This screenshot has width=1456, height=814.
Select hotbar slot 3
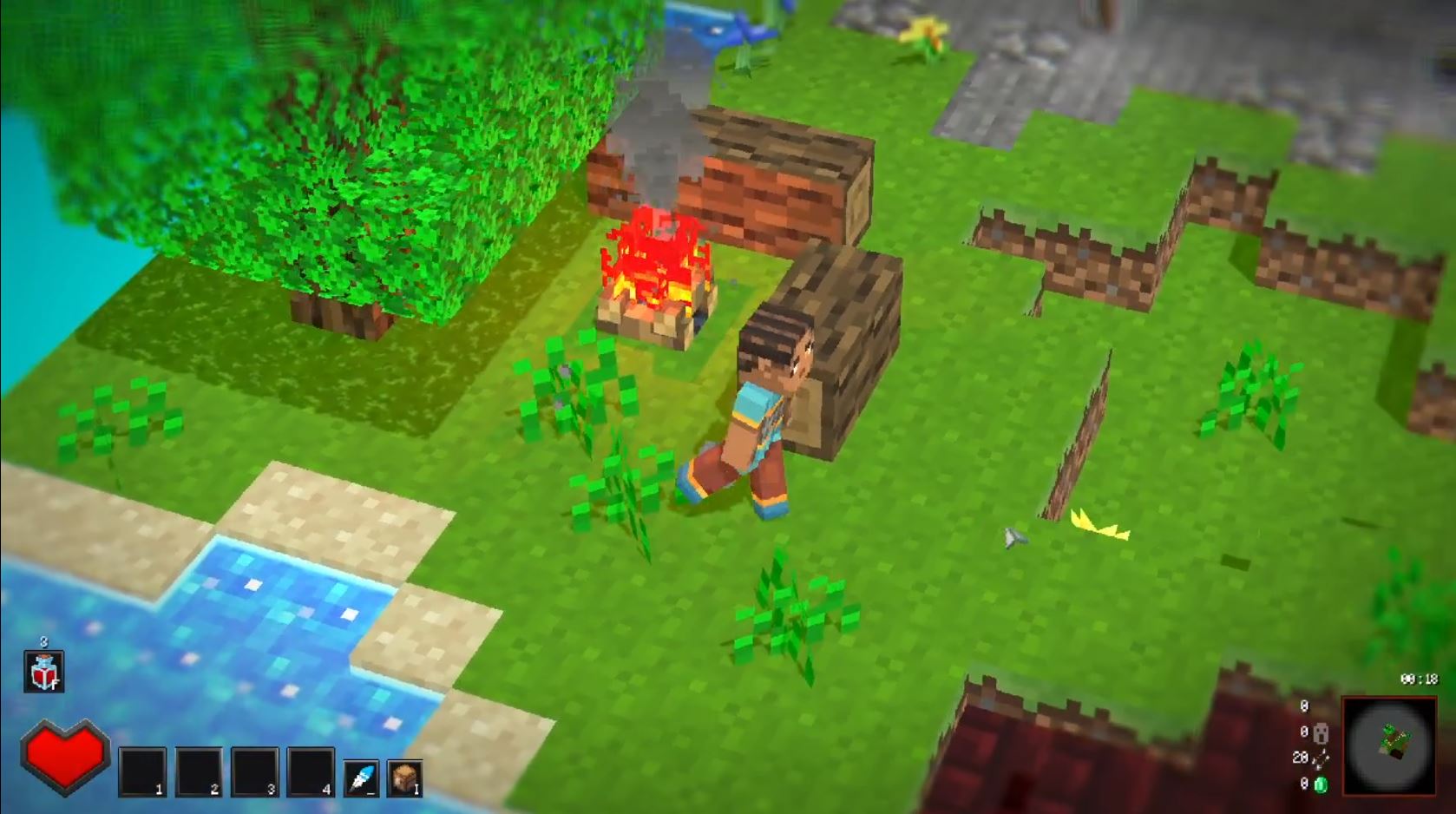254,771
